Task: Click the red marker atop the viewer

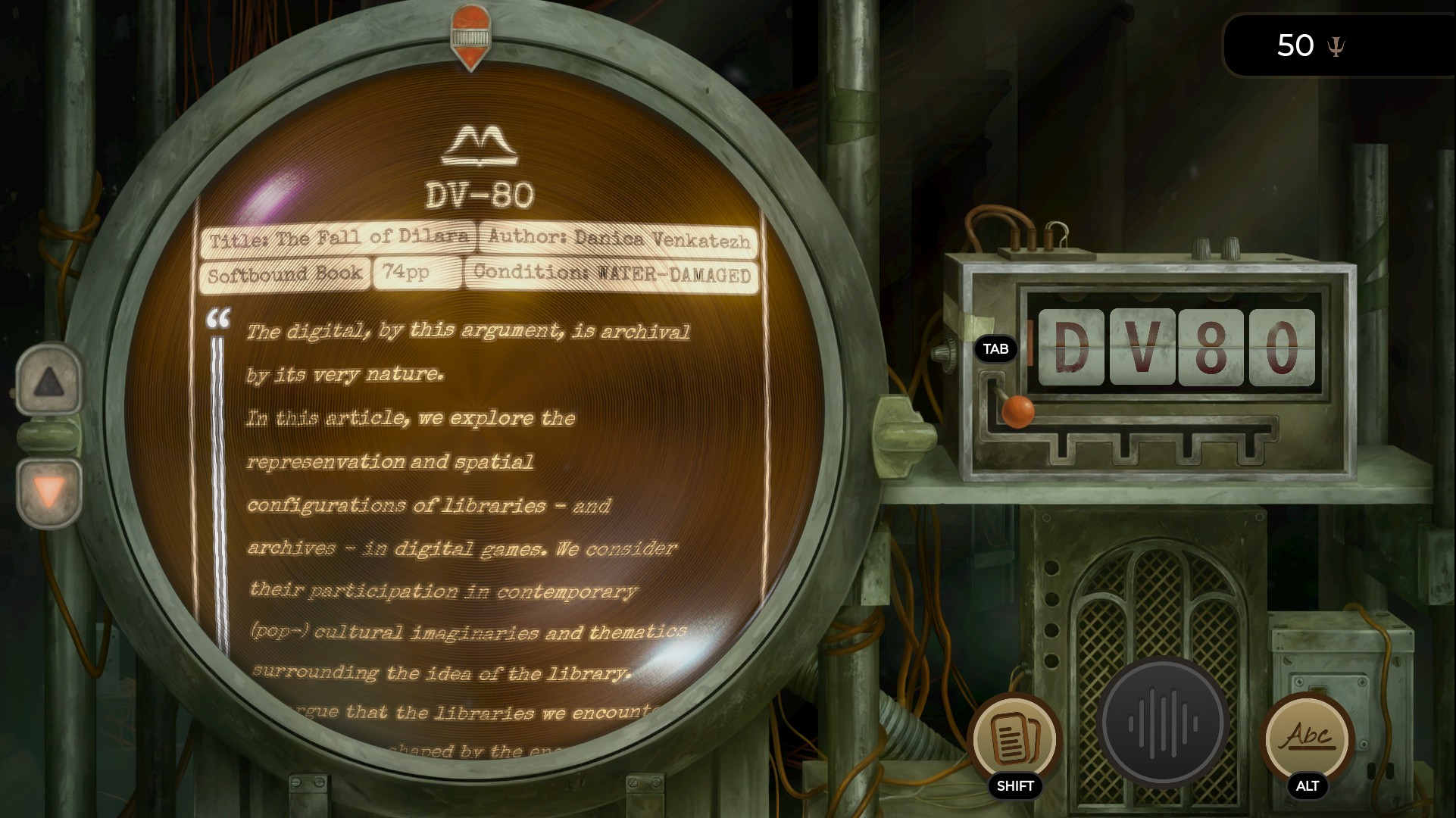Action: [x=470, y=36]
